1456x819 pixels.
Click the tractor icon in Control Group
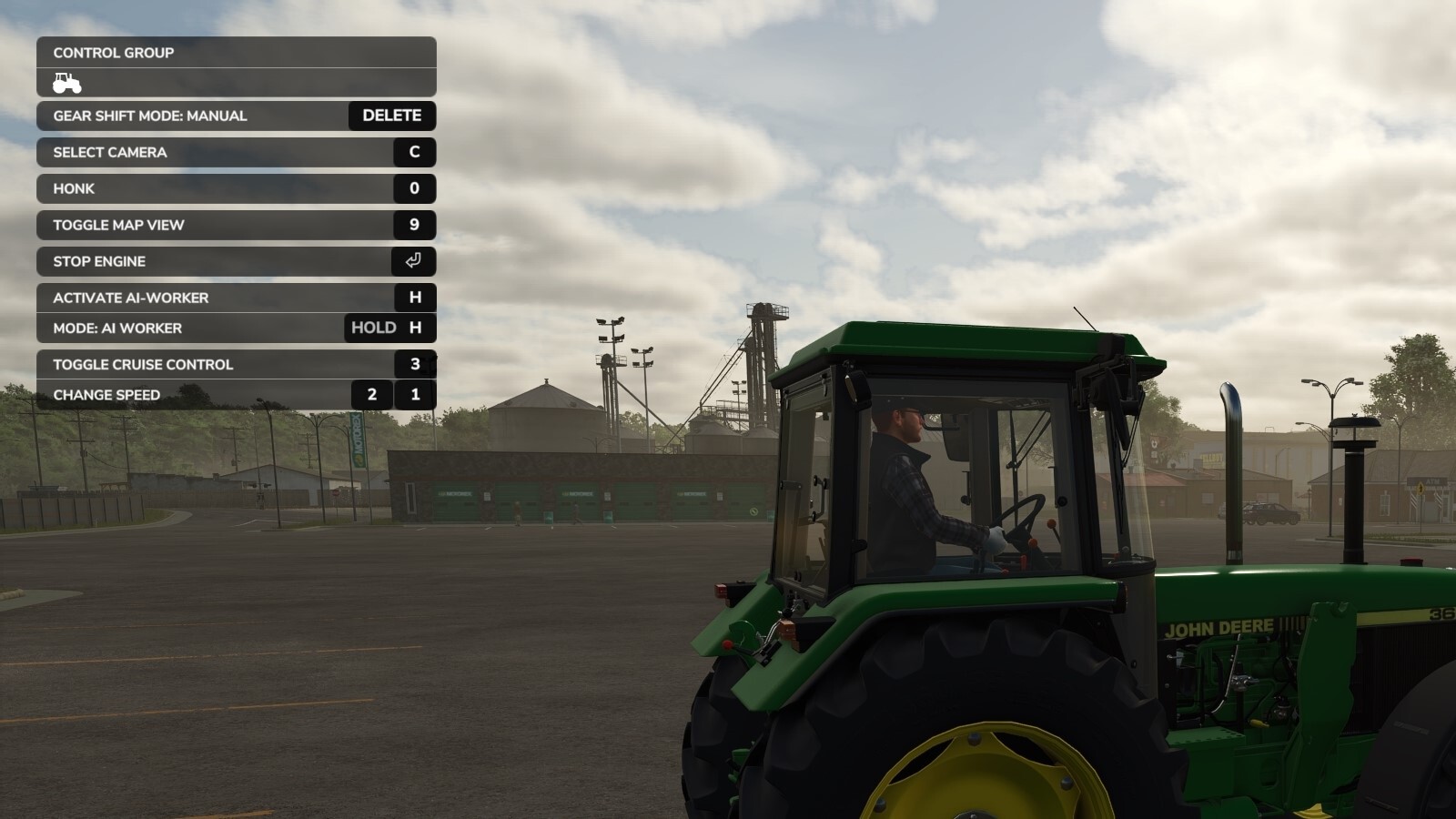[x=66, y=83]
